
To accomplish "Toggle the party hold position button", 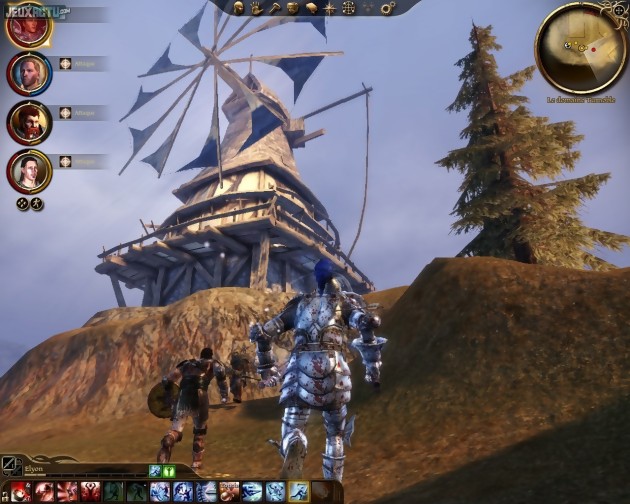I will 37,203.
